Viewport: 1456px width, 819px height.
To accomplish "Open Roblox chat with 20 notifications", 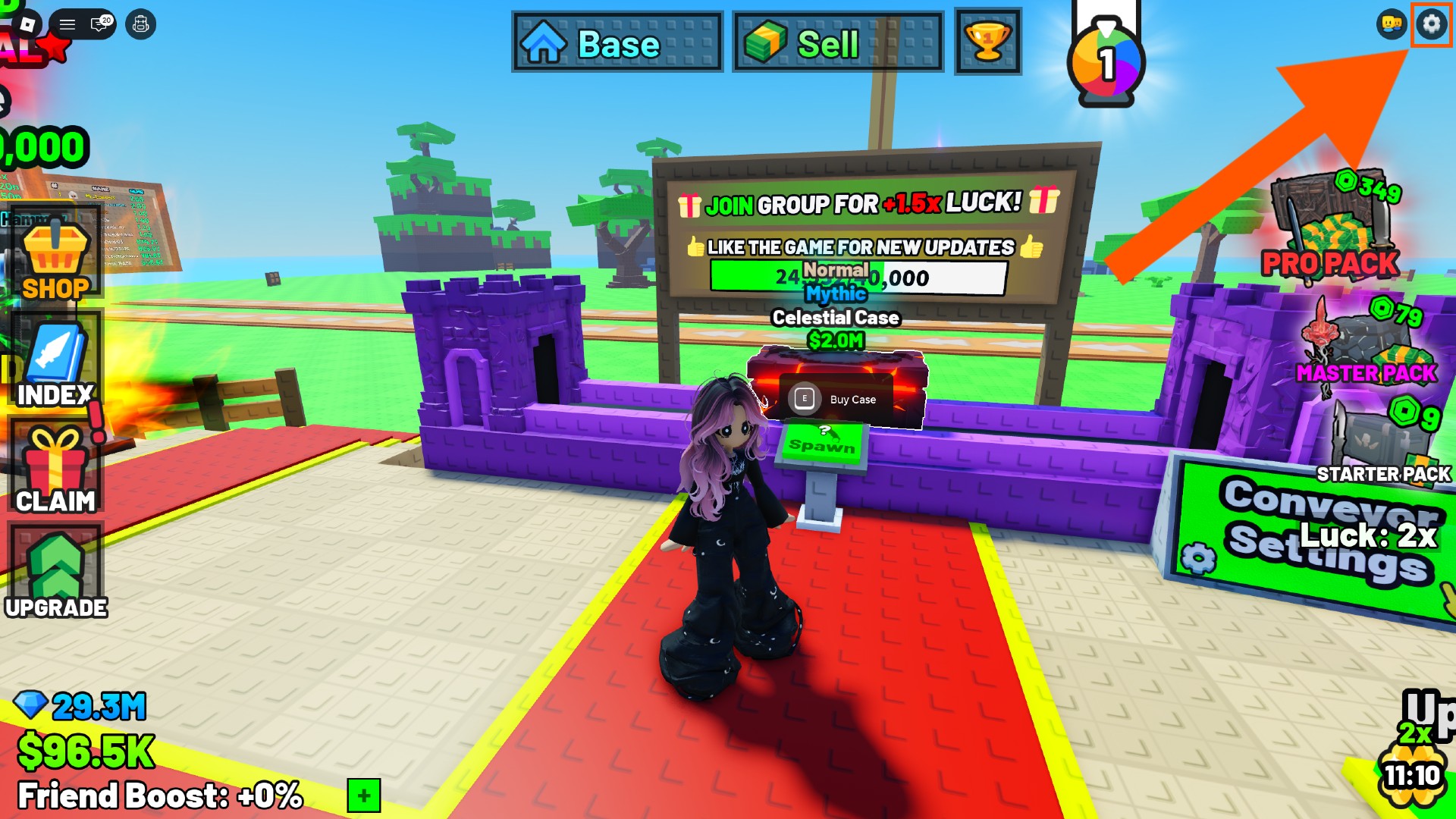I will tap(99, 24).
